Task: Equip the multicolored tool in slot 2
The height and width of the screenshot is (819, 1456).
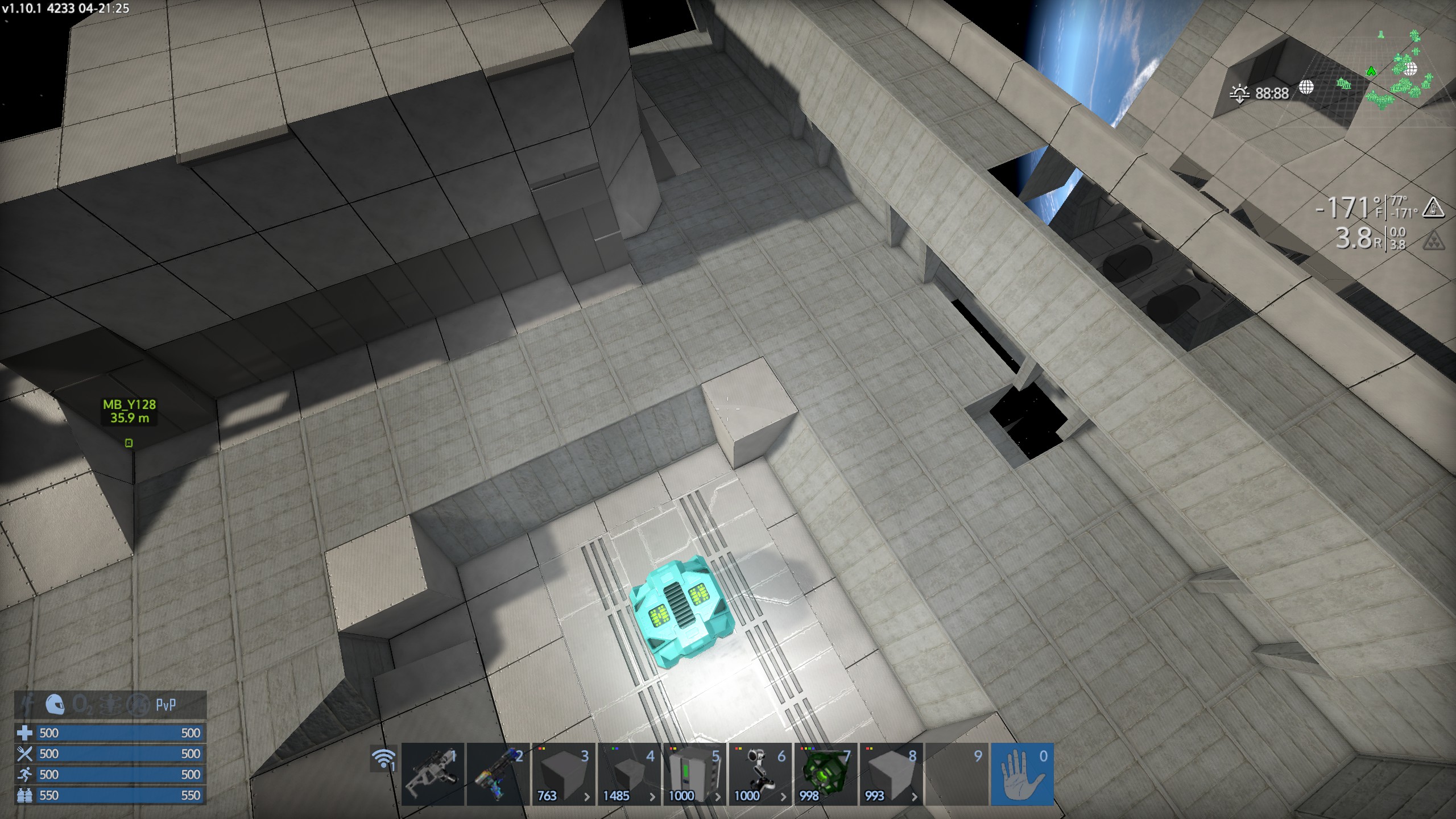Action: point(498,774)
